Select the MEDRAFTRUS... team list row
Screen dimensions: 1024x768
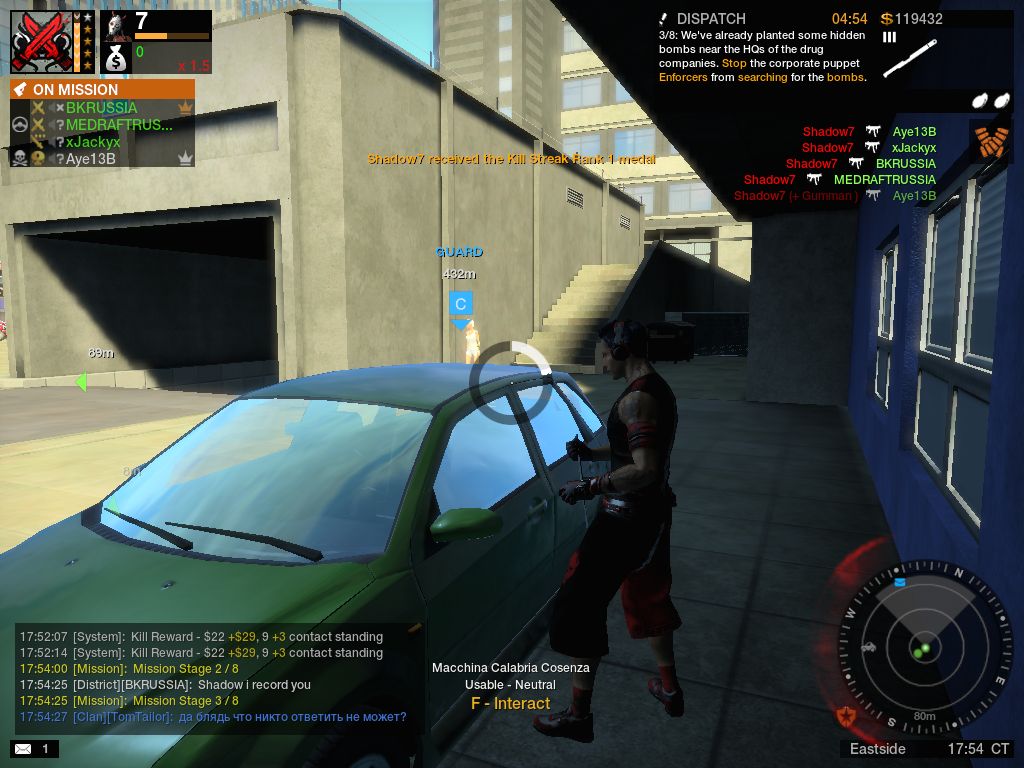pyautogui.click(x=118, y=125)
